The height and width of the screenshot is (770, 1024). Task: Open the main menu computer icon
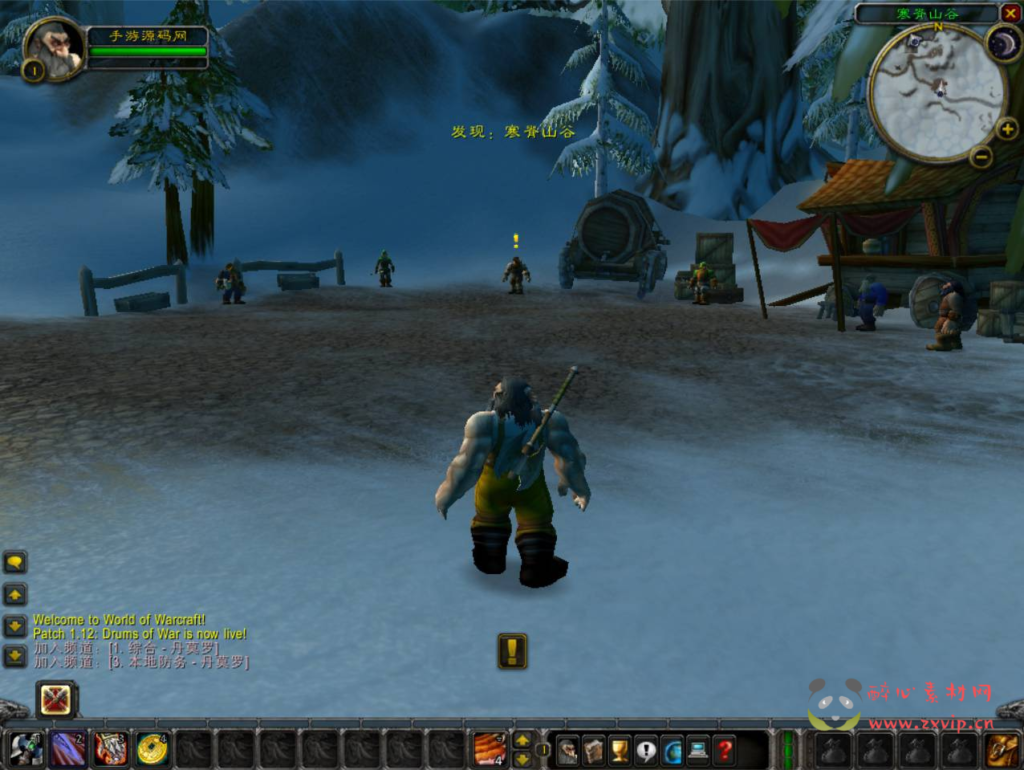[698, 750]
